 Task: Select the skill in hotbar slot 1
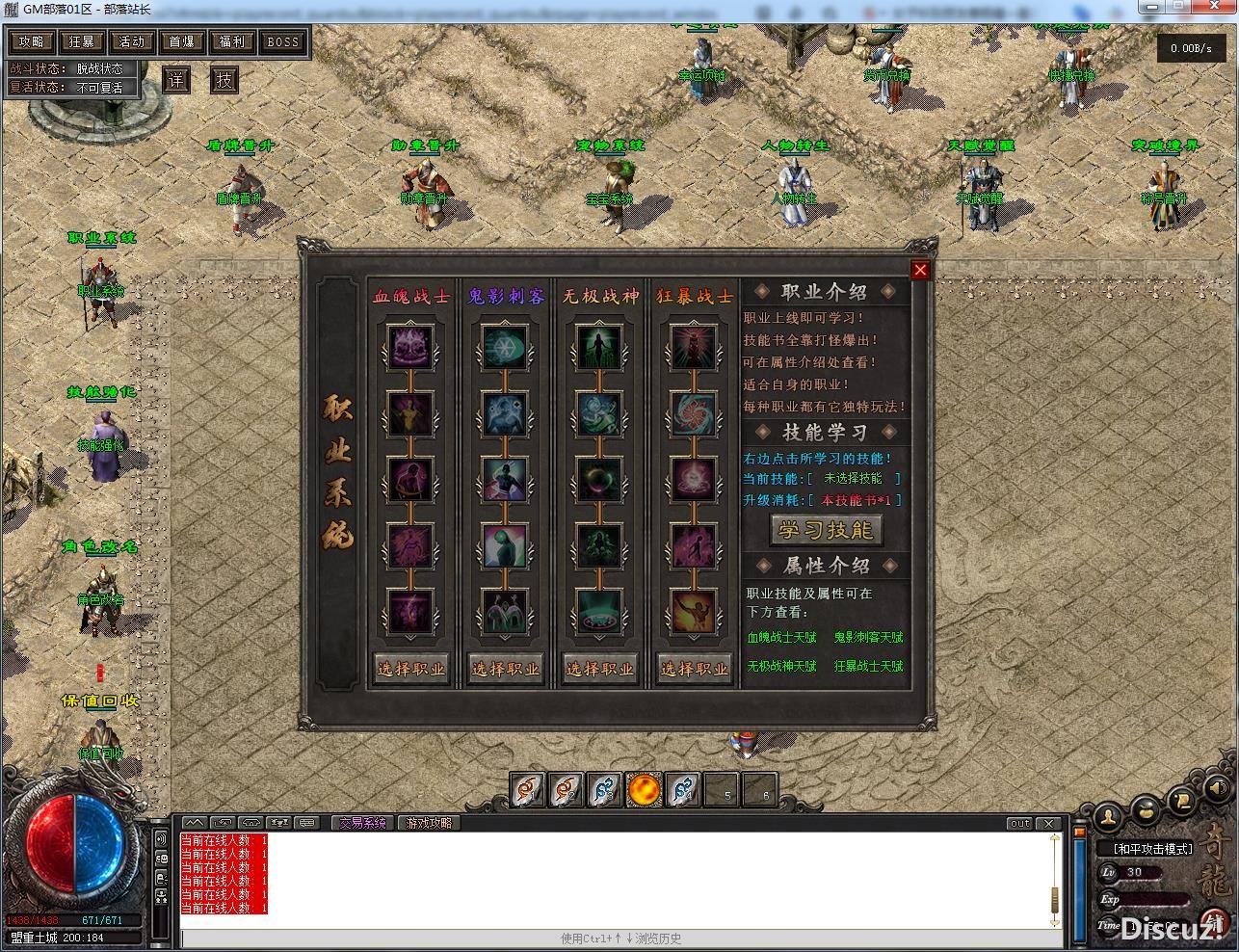(528, 790)
